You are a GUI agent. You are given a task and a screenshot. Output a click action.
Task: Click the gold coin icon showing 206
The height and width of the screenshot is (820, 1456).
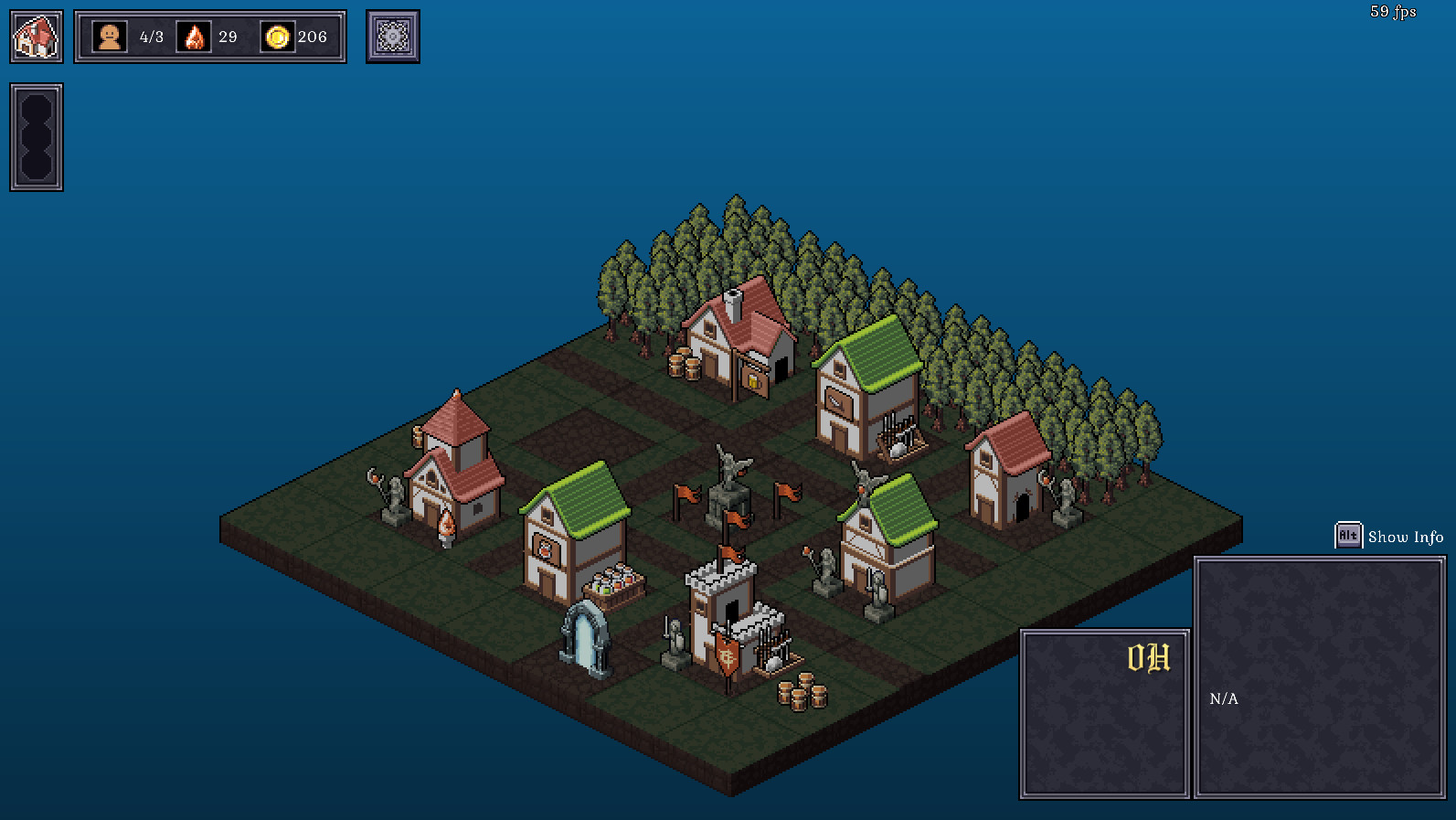point(276,37)
